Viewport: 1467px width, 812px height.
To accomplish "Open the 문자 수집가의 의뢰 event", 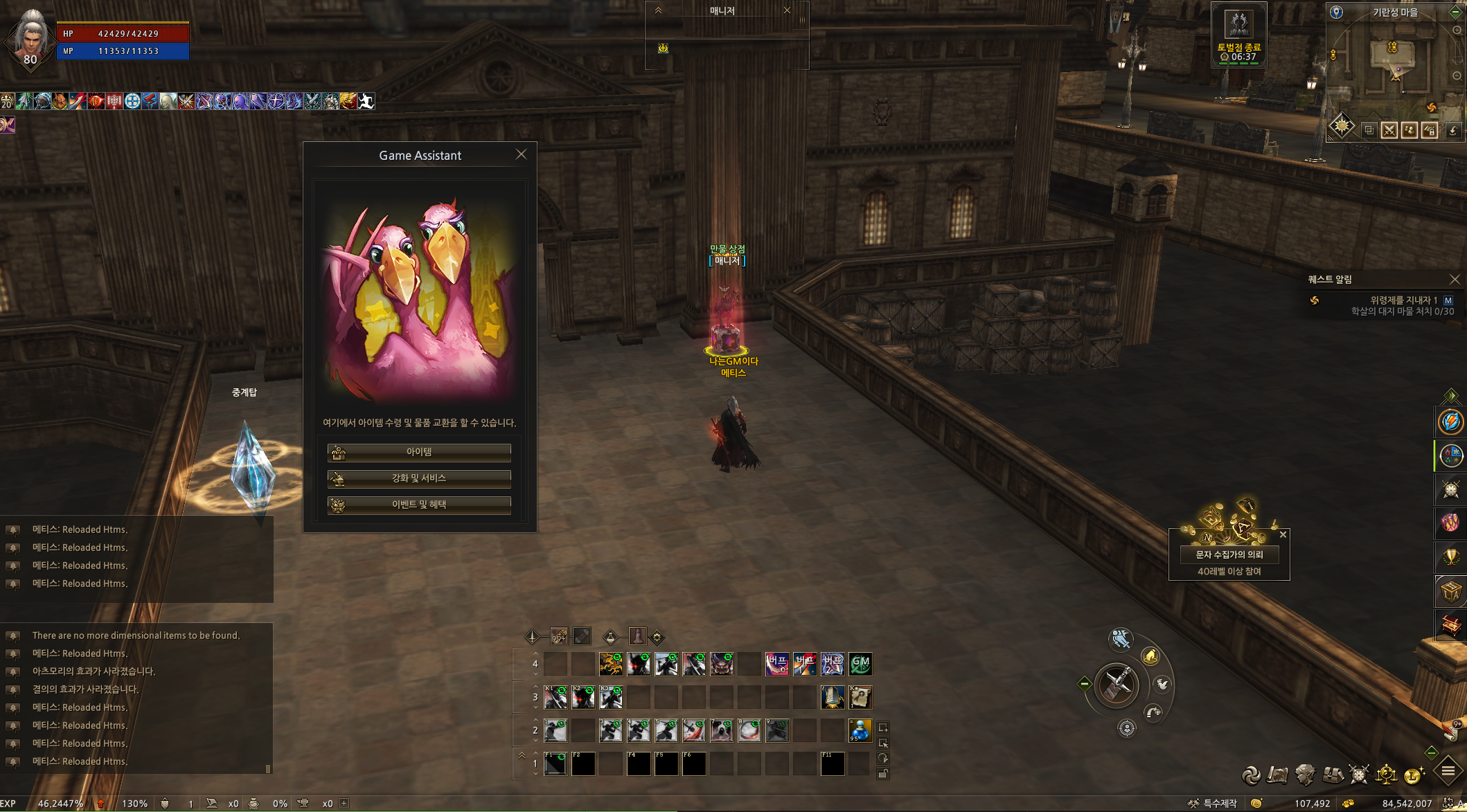I will [x=1229, y=554].
